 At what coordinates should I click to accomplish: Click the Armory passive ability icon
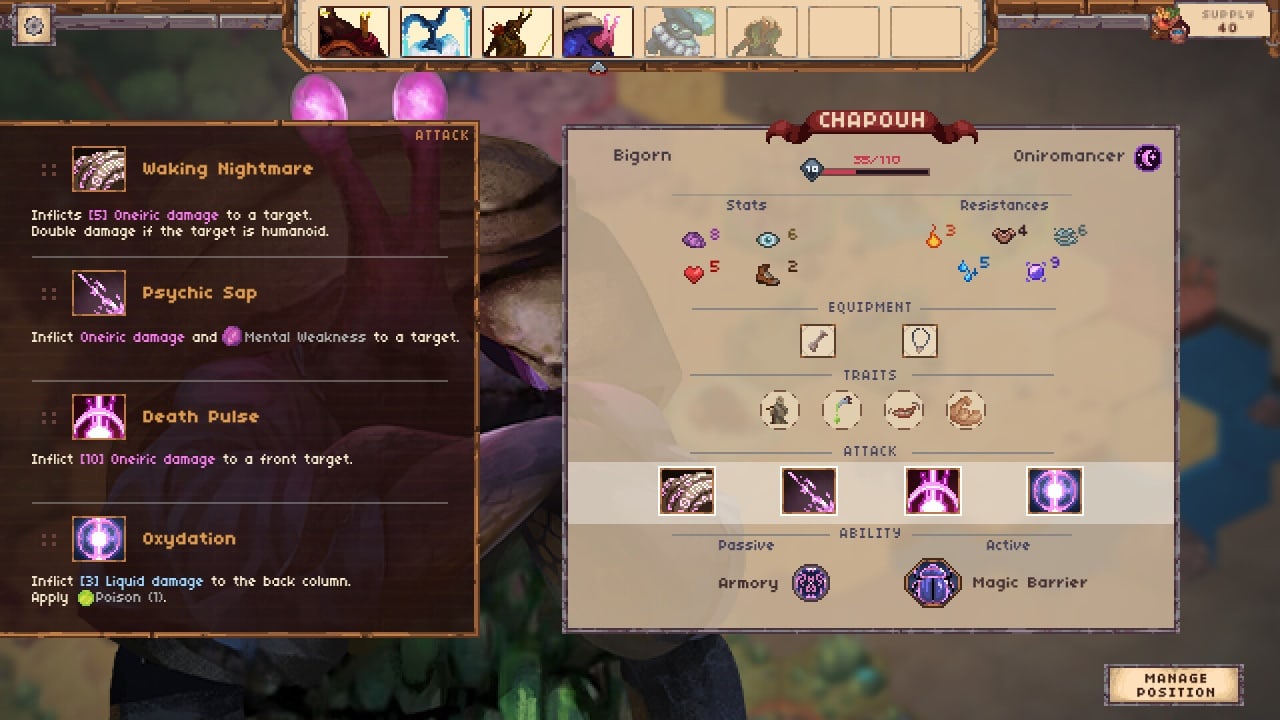click(811, 583)
